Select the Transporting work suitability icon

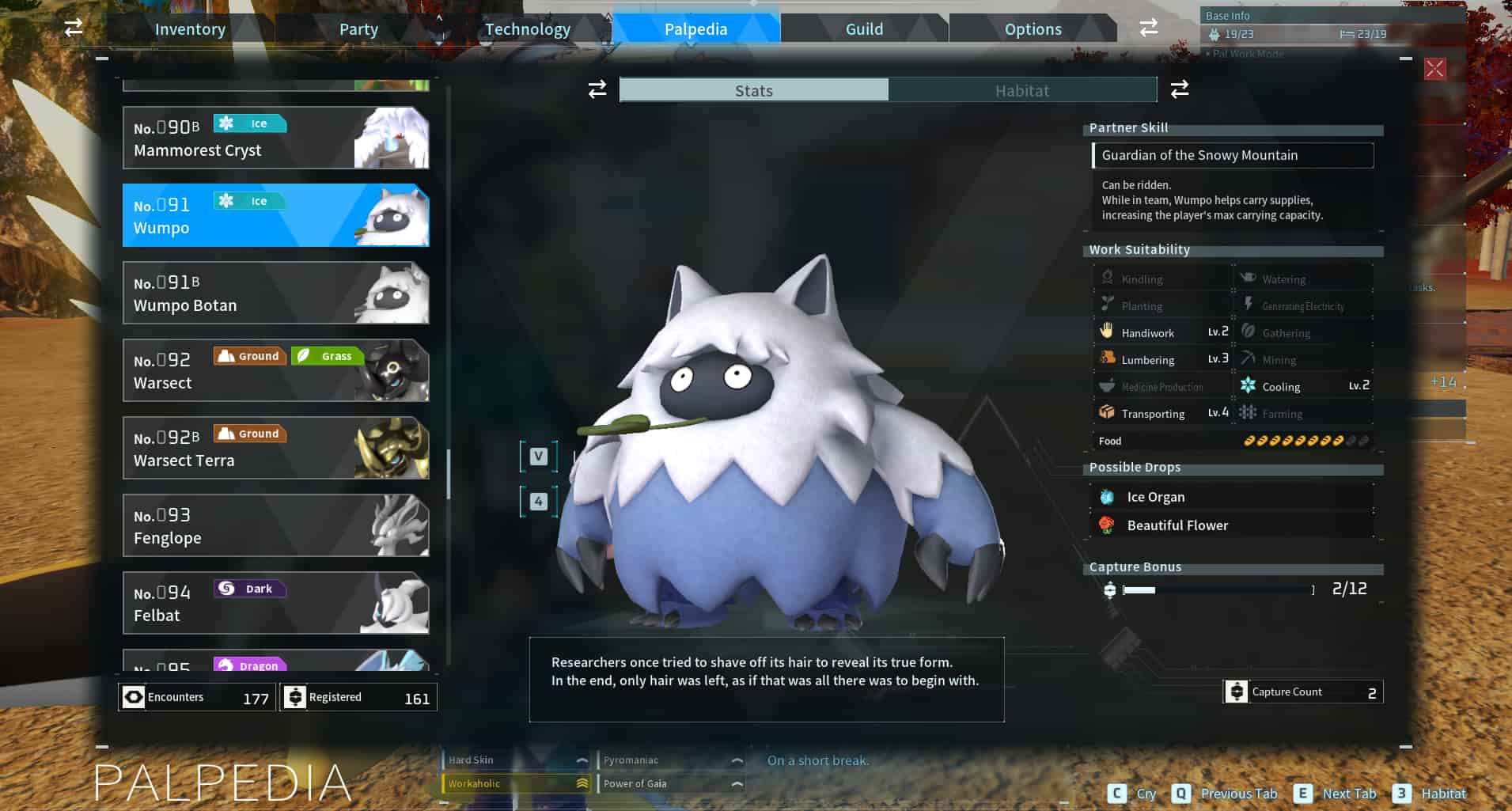point(1106,412)
